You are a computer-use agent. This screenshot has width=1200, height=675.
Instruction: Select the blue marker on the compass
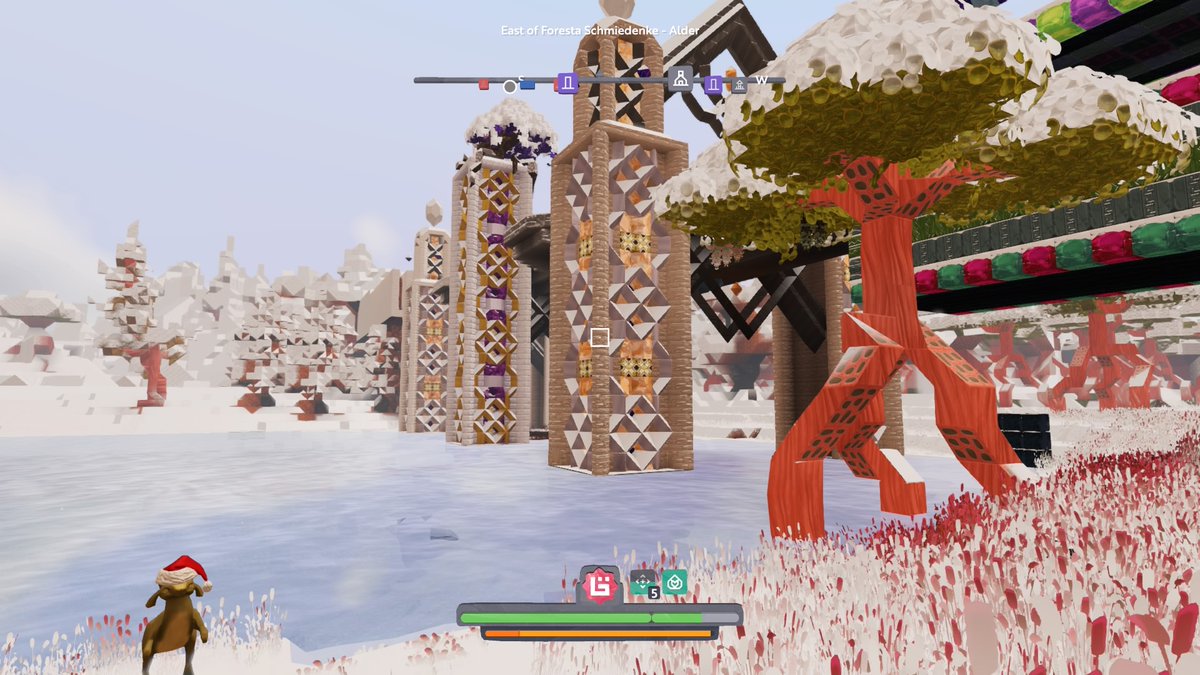[x=527, y=85]
